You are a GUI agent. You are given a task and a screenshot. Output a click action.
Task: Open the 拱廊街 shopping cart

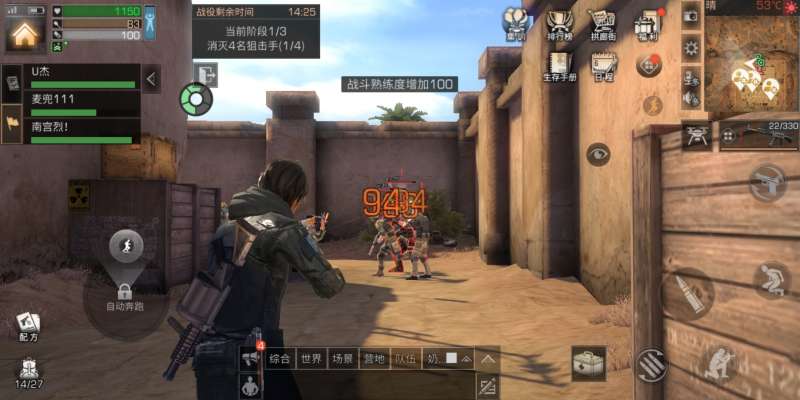602,24
